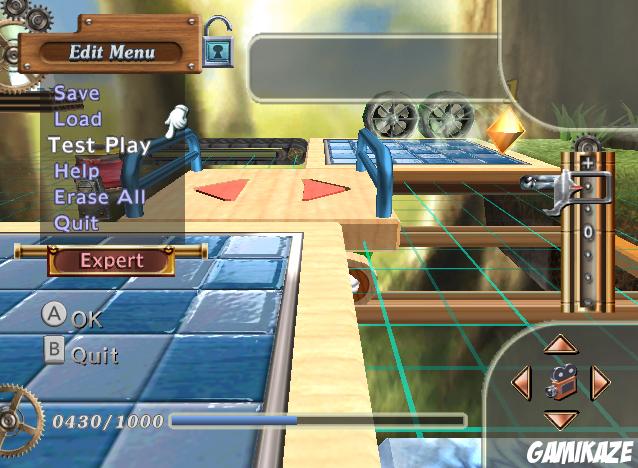The height and width of the screenshot is (468, 638).
Task: Click the camera right arrow
Action: pos(600,381)
